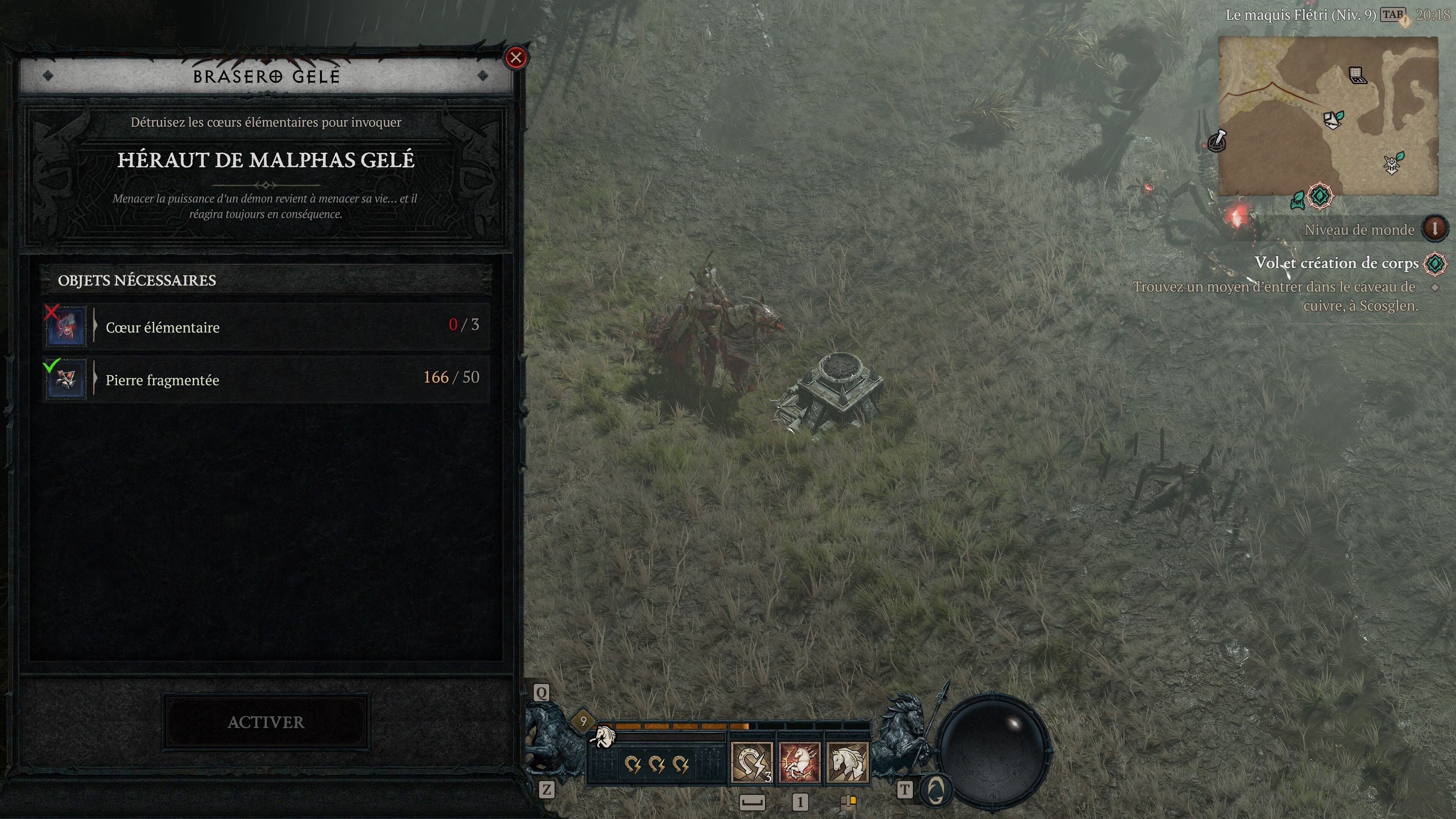Click the blacksmith anvil marker left of minimap

1217,141
